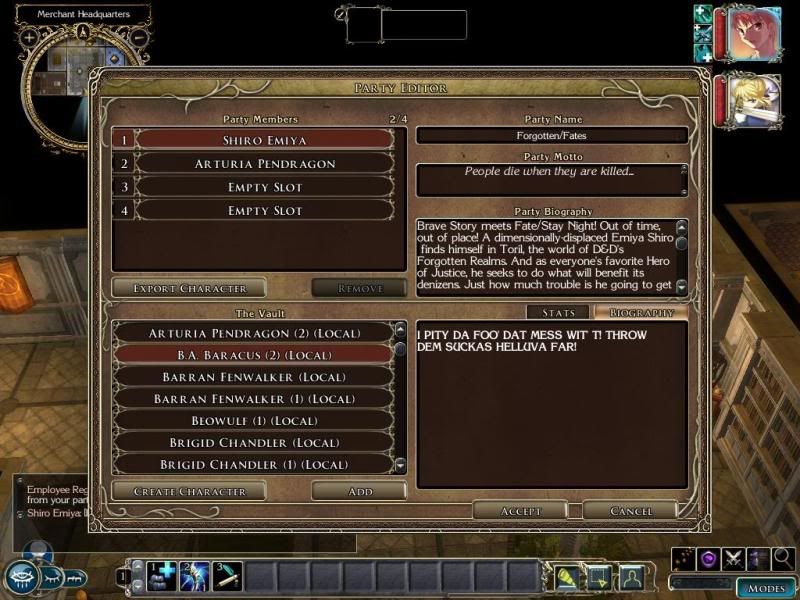Select Brigid Chandler (1) vault entry
The height and width of the screenshot is (600, 800).
[253, 465]
